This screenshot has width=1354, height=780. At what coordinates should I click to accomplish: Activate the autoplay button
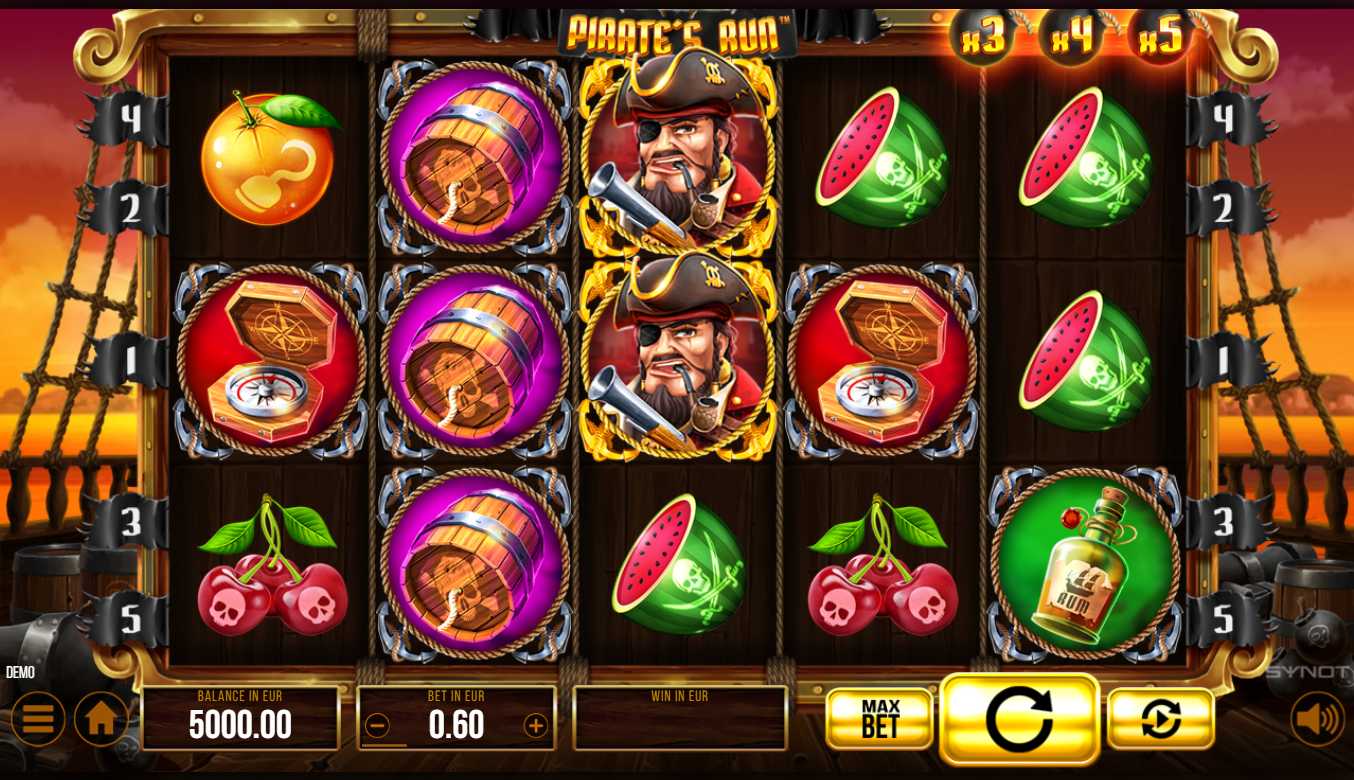point(1160,719)
